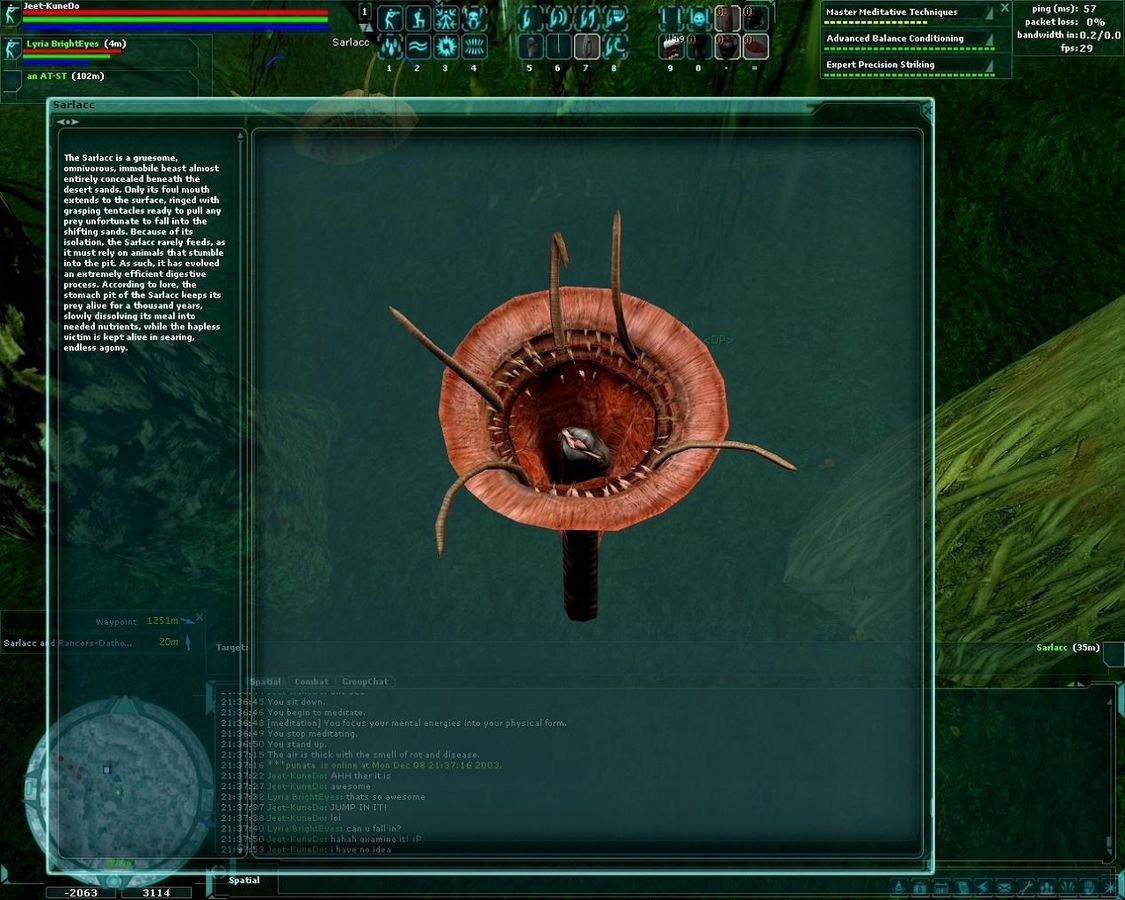
Task: Select Master Meditative Techniques skill entry
Action: pyautogui.click(x=905, y=13)
